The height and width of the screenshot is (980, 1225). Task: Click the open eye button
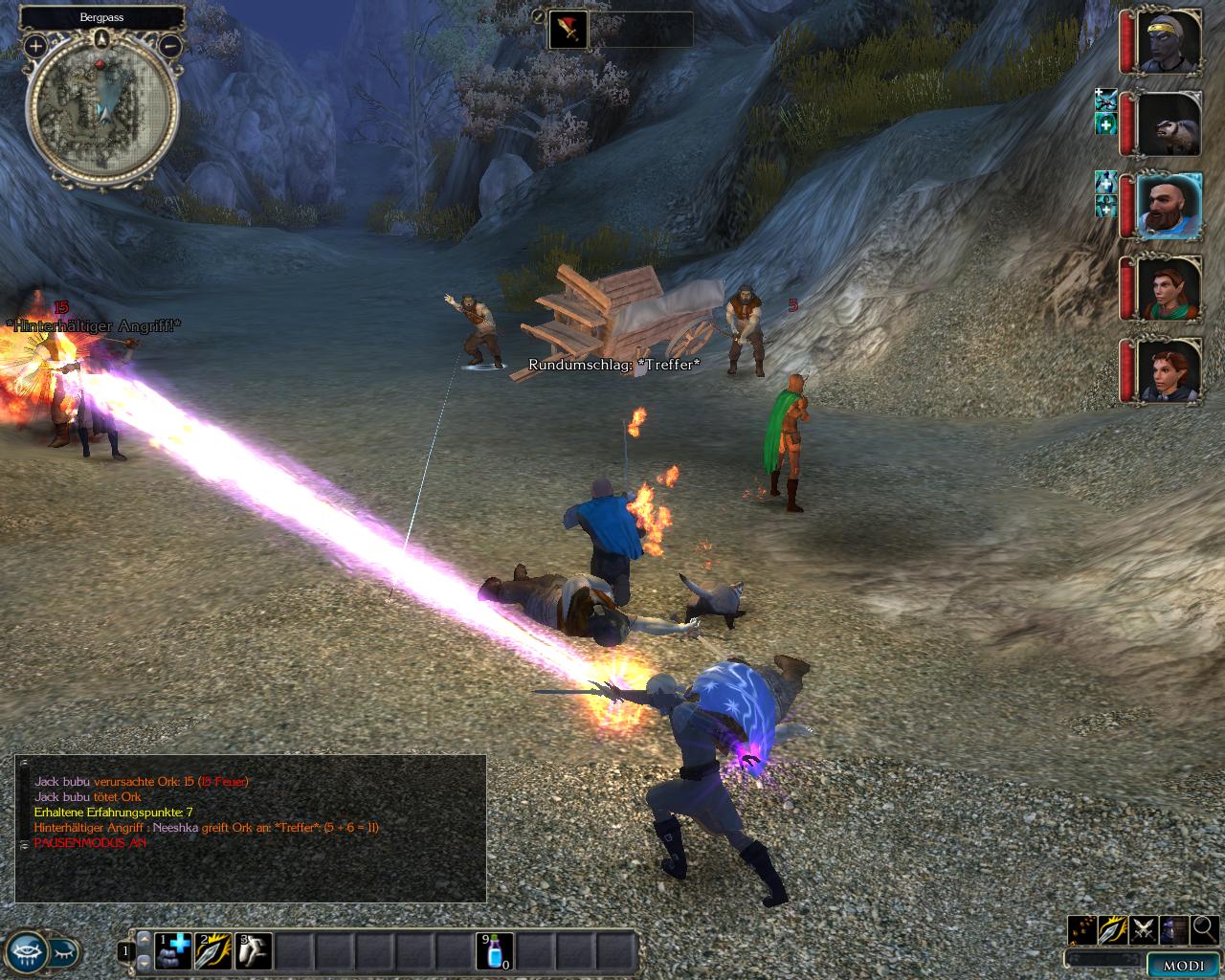coord(26,951)
